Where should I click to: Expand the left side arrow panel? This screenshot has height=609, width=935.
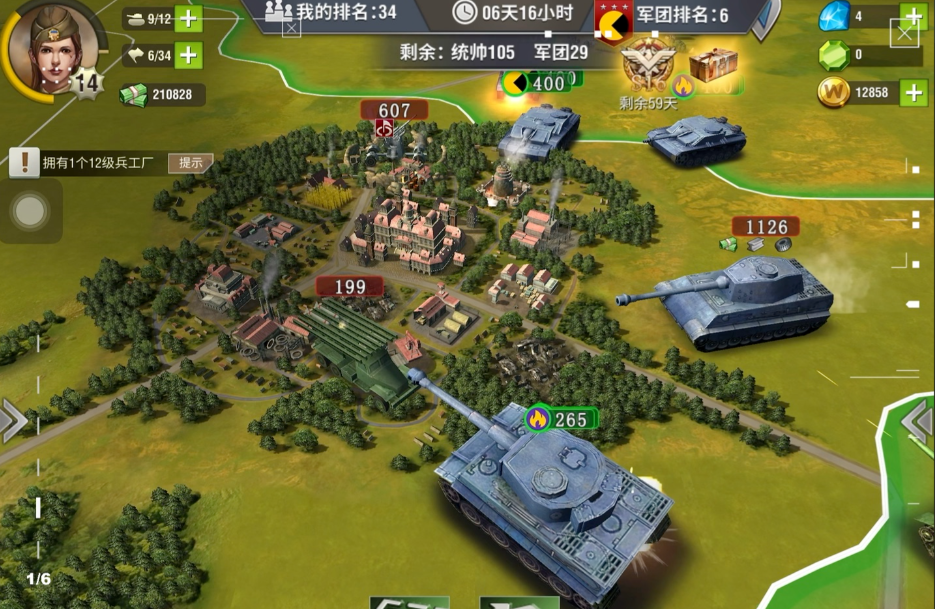13,421
